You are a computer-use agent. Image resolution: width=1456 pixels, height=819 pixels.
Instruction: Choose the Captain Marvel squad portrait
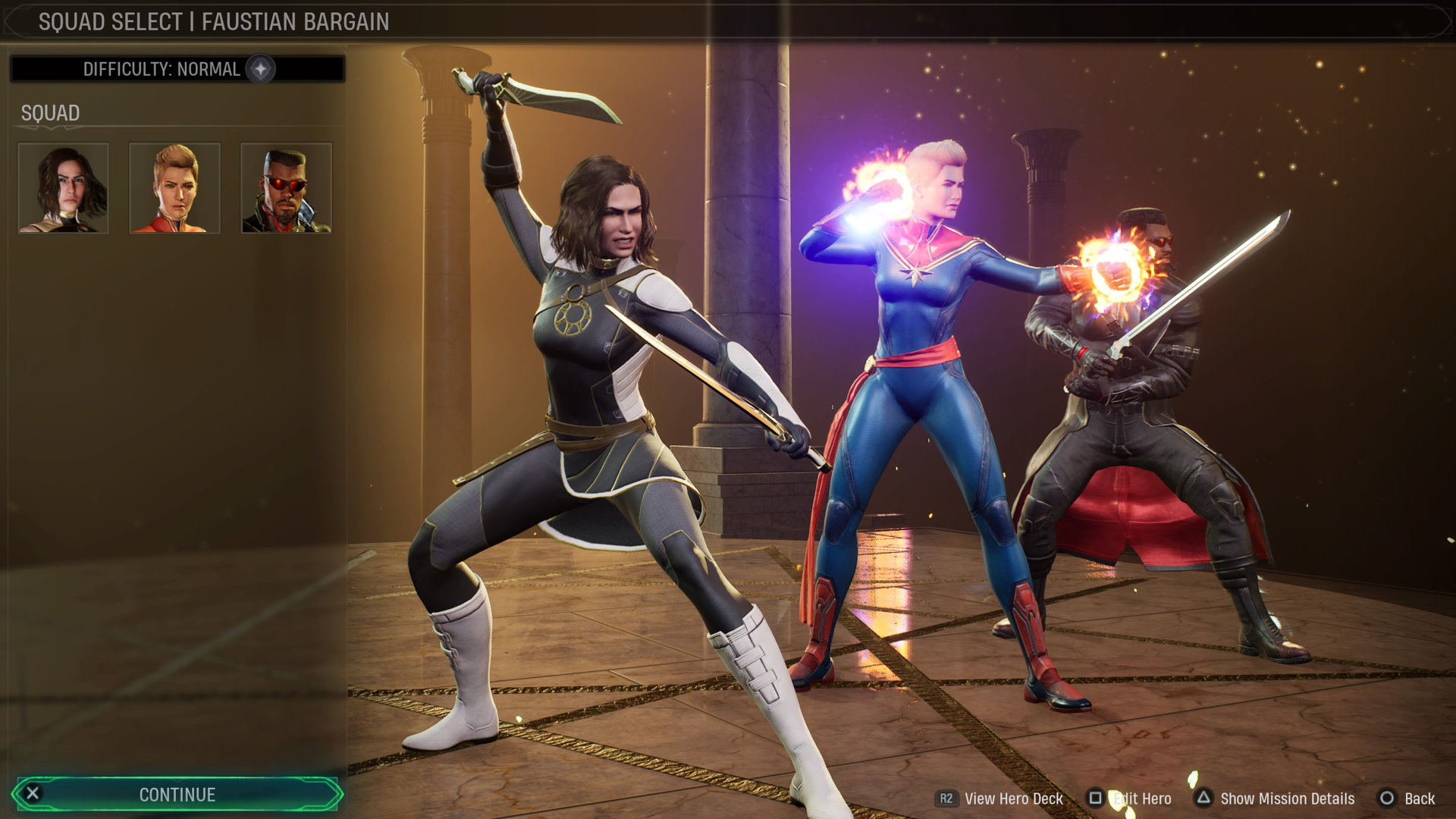click(x=175, y=188)
